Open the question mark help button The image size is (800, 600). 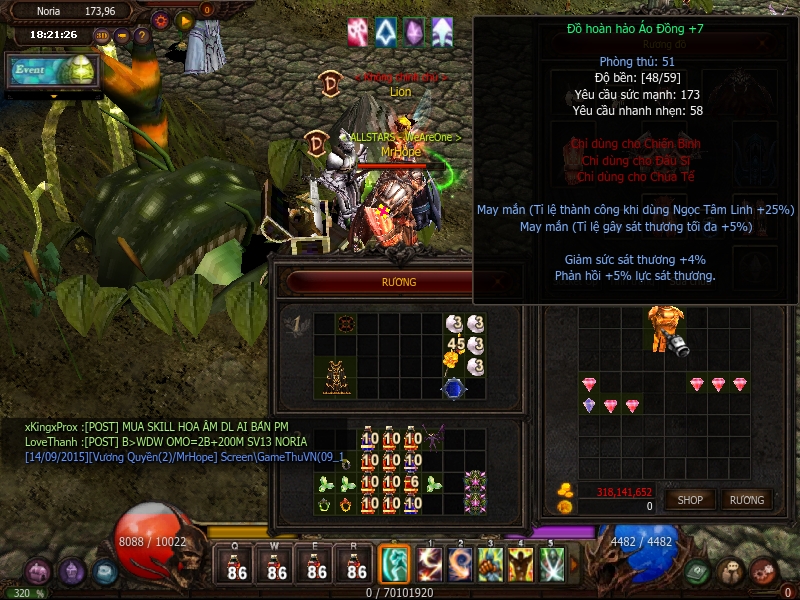coord(142,35)
